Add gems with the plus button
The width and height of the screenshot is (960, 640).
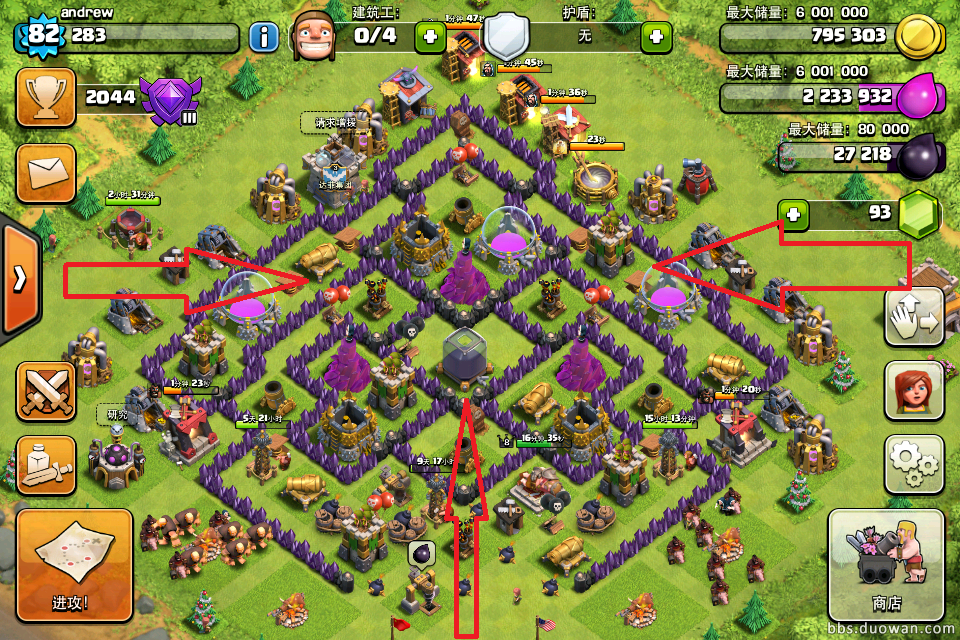coord(794,213)
